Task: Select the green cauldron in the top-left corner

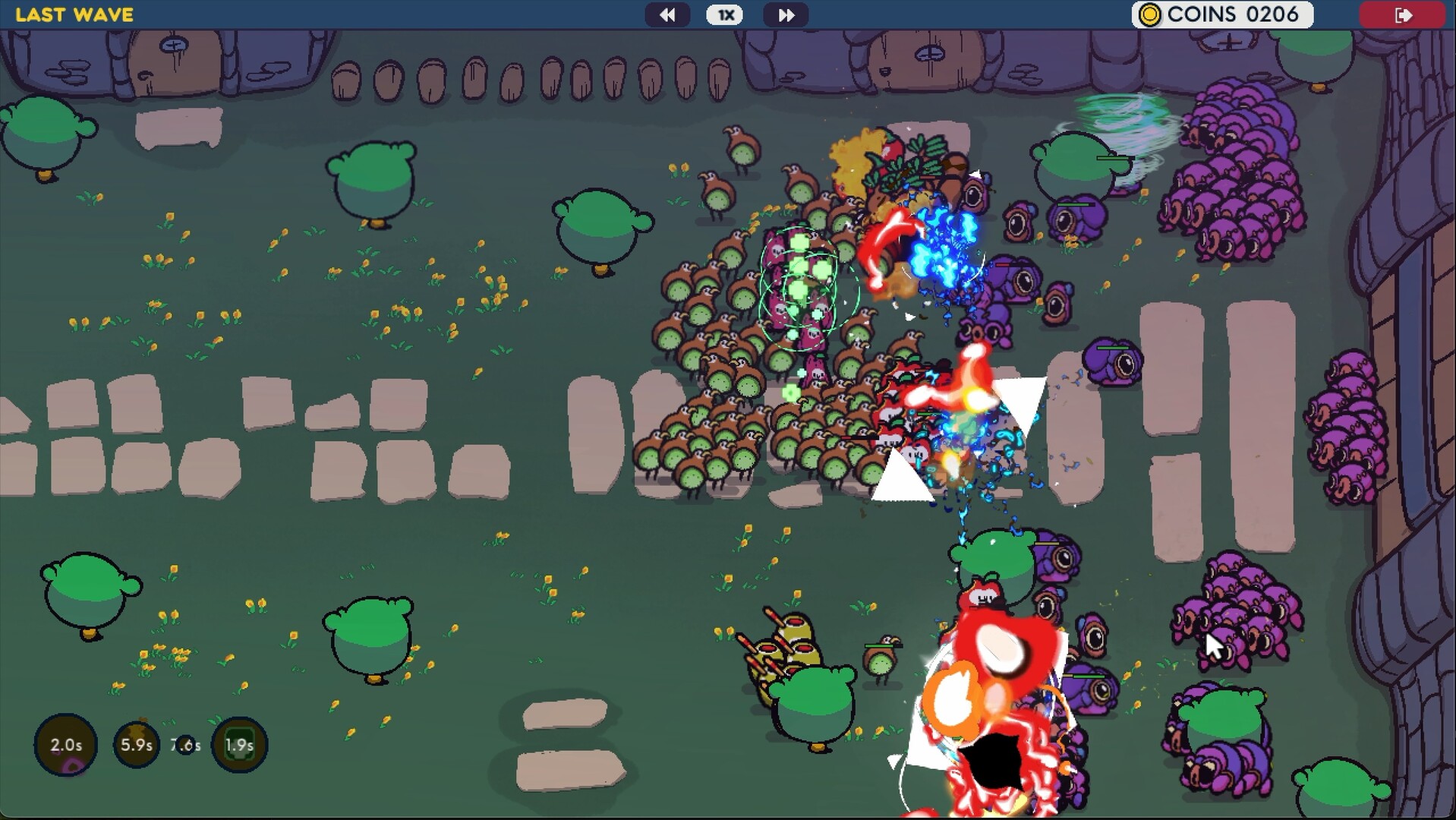Action: tap(46, 133)
